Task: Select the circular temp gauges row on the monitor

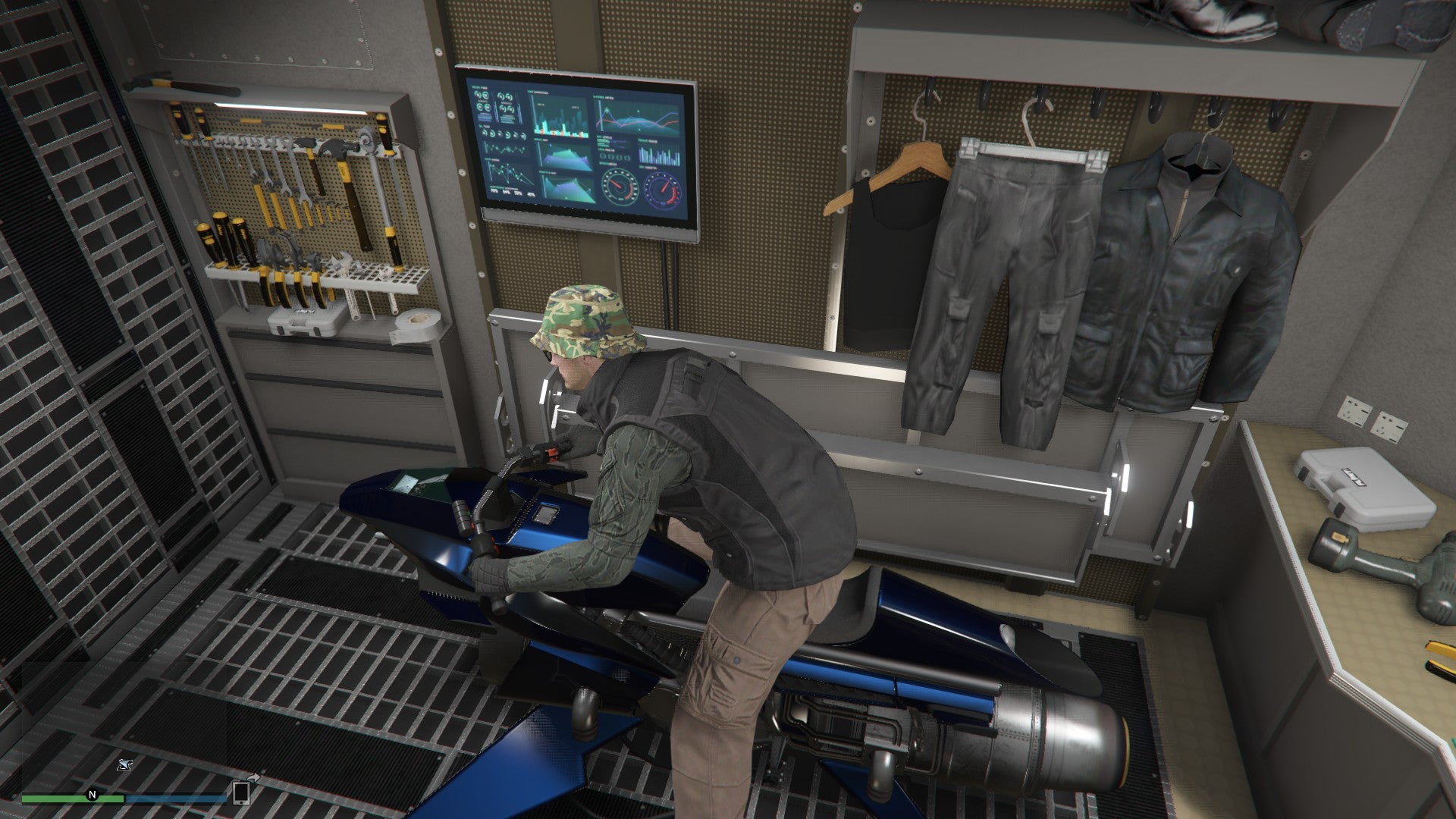Action: pyautogui.click(x=503, y=133)
